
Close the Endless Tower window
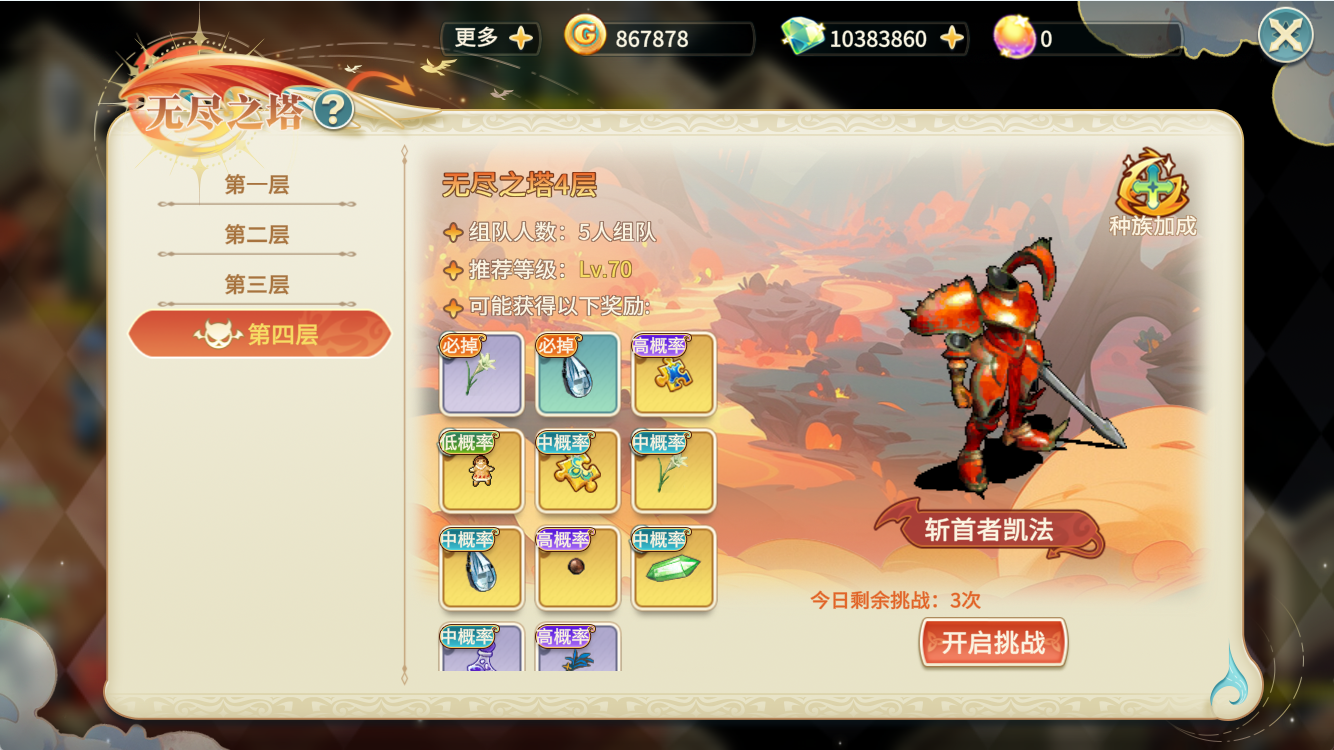coord(1285,36)
